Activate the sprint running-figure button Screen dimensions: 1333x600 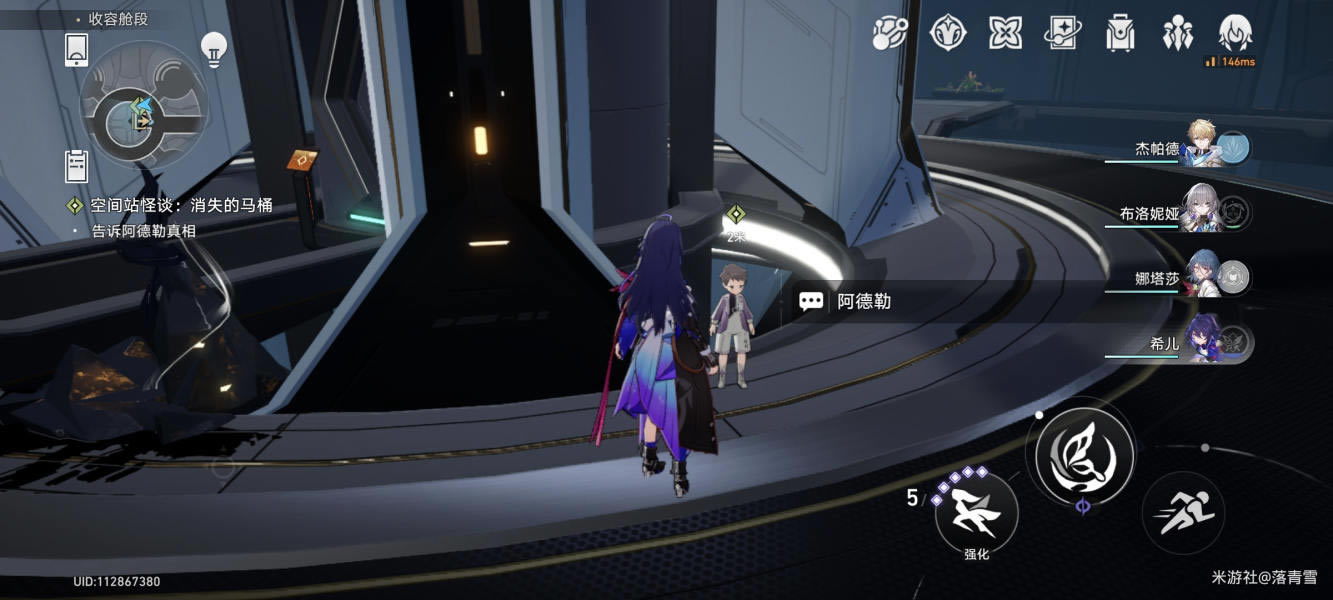coord(1183,513)
